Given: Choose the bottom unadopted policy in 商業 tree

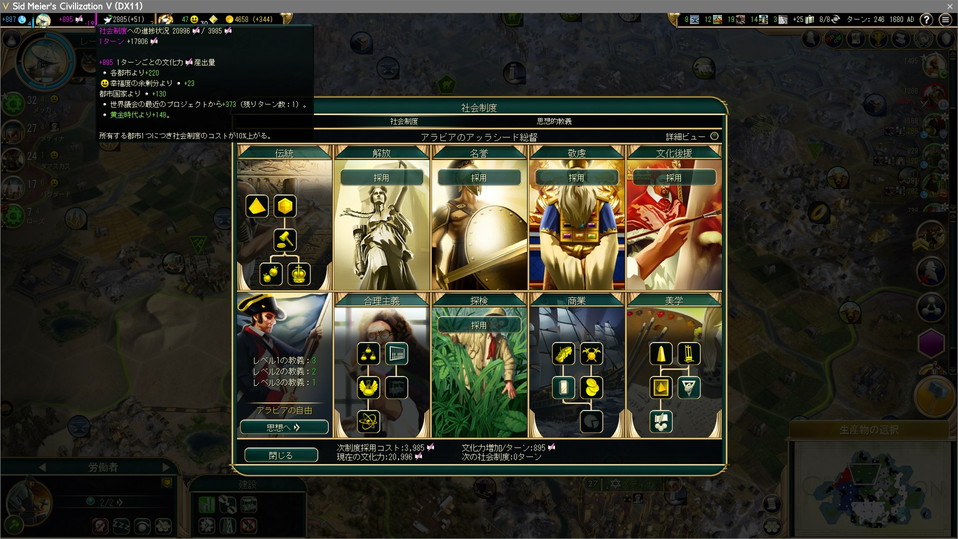Looking at the screenshot, I should pos(591,421).
